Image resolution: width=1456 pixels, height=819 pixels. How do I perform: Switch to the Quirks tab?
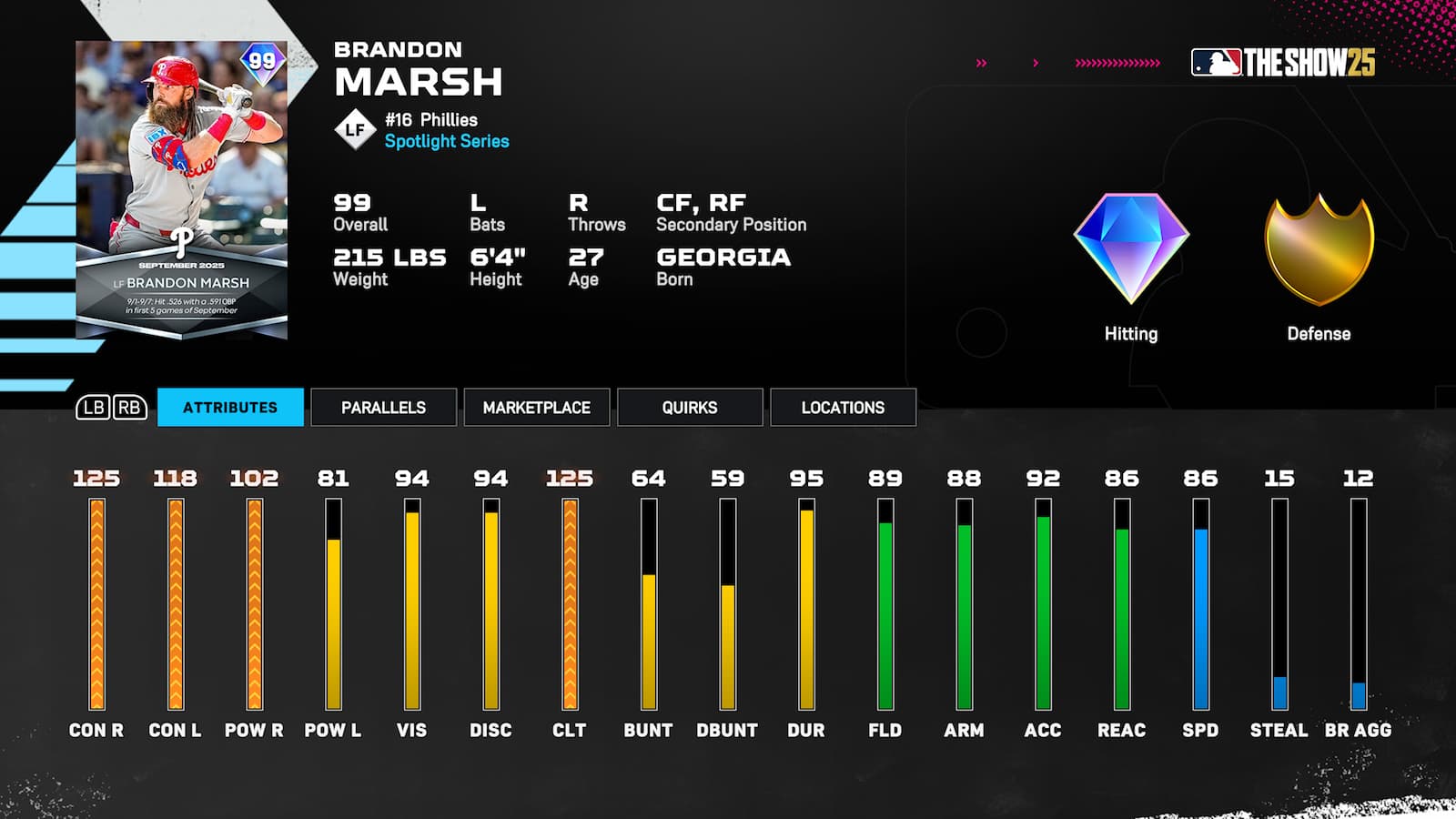point(690,408)
